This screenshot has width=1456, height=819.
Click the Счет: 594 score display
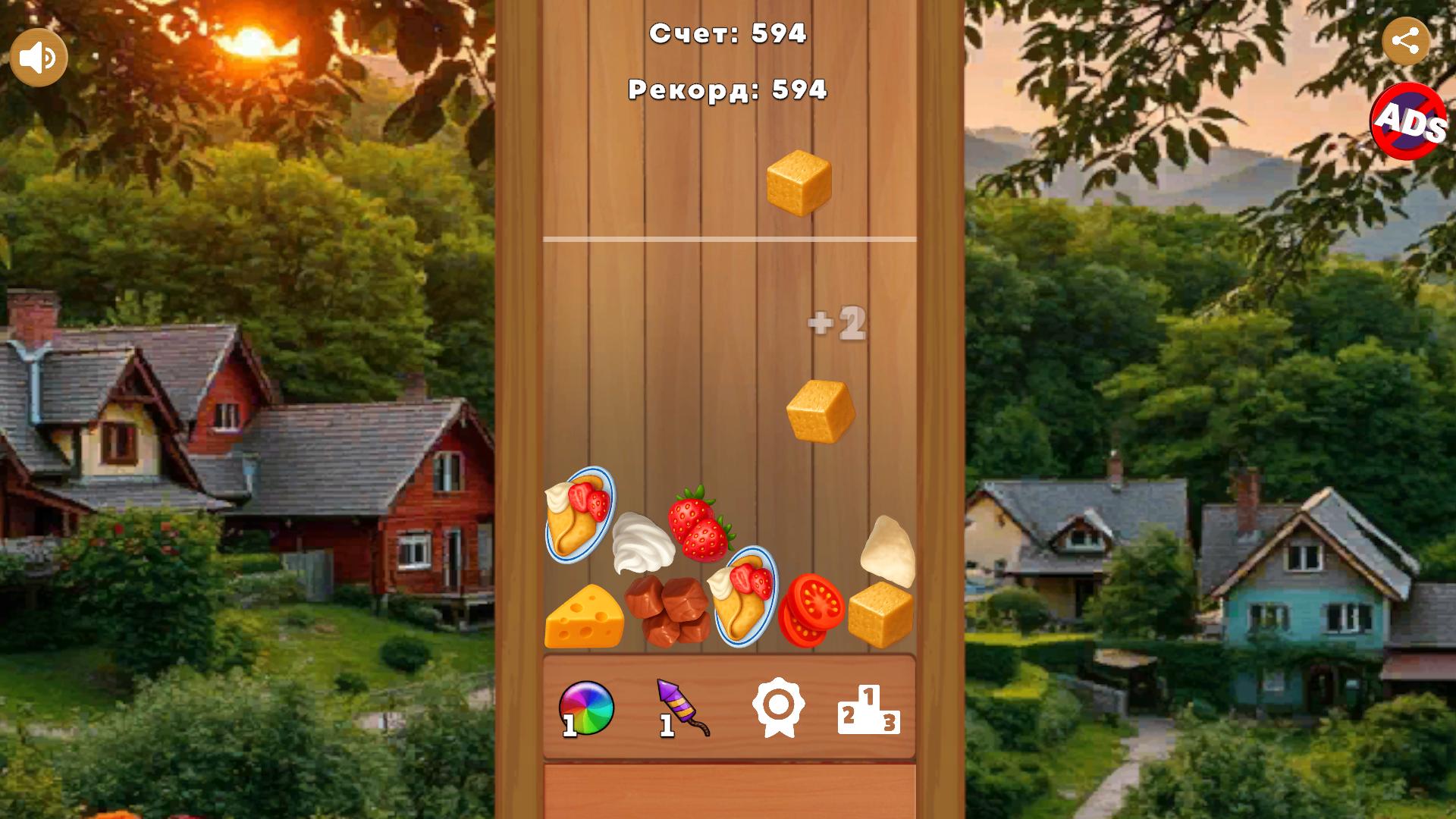click(x=728, y=32)
